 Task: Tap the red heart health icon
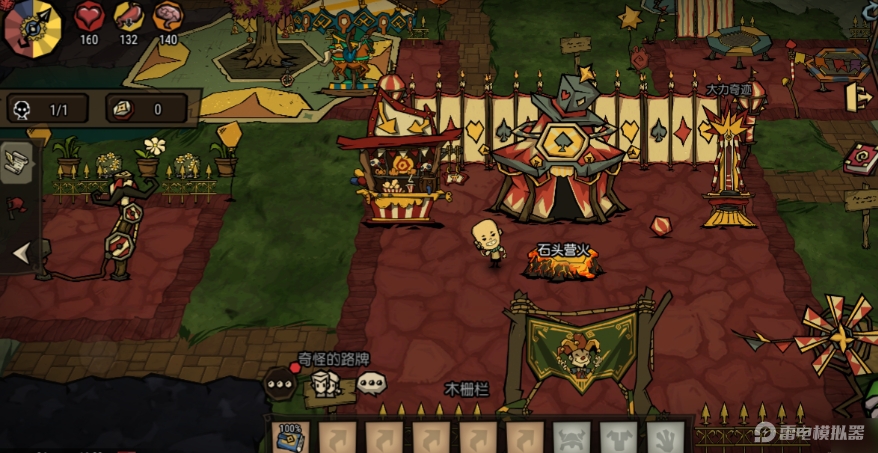click(89, 17)
